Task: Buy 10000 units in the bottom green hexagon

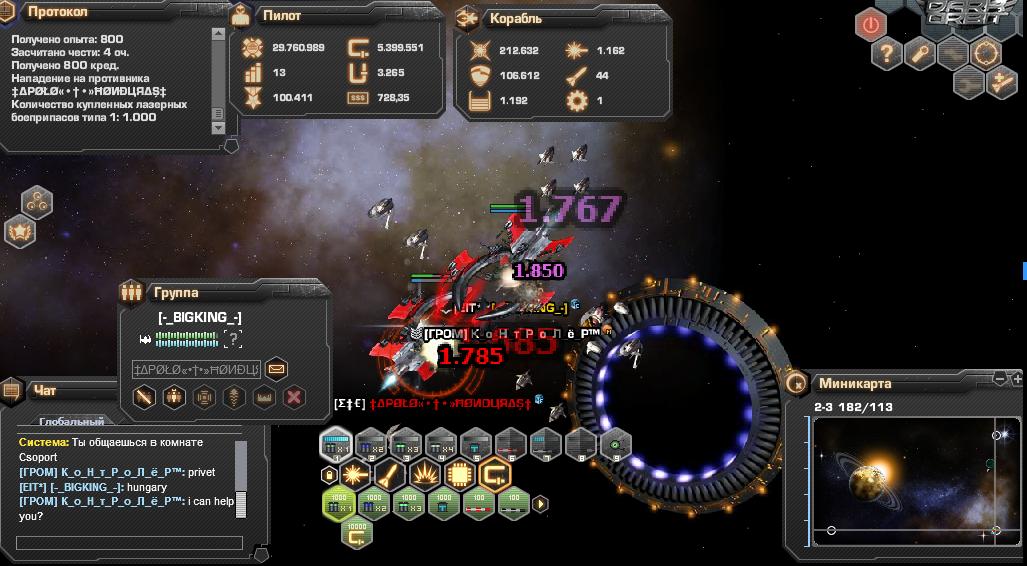Action: 356,535
